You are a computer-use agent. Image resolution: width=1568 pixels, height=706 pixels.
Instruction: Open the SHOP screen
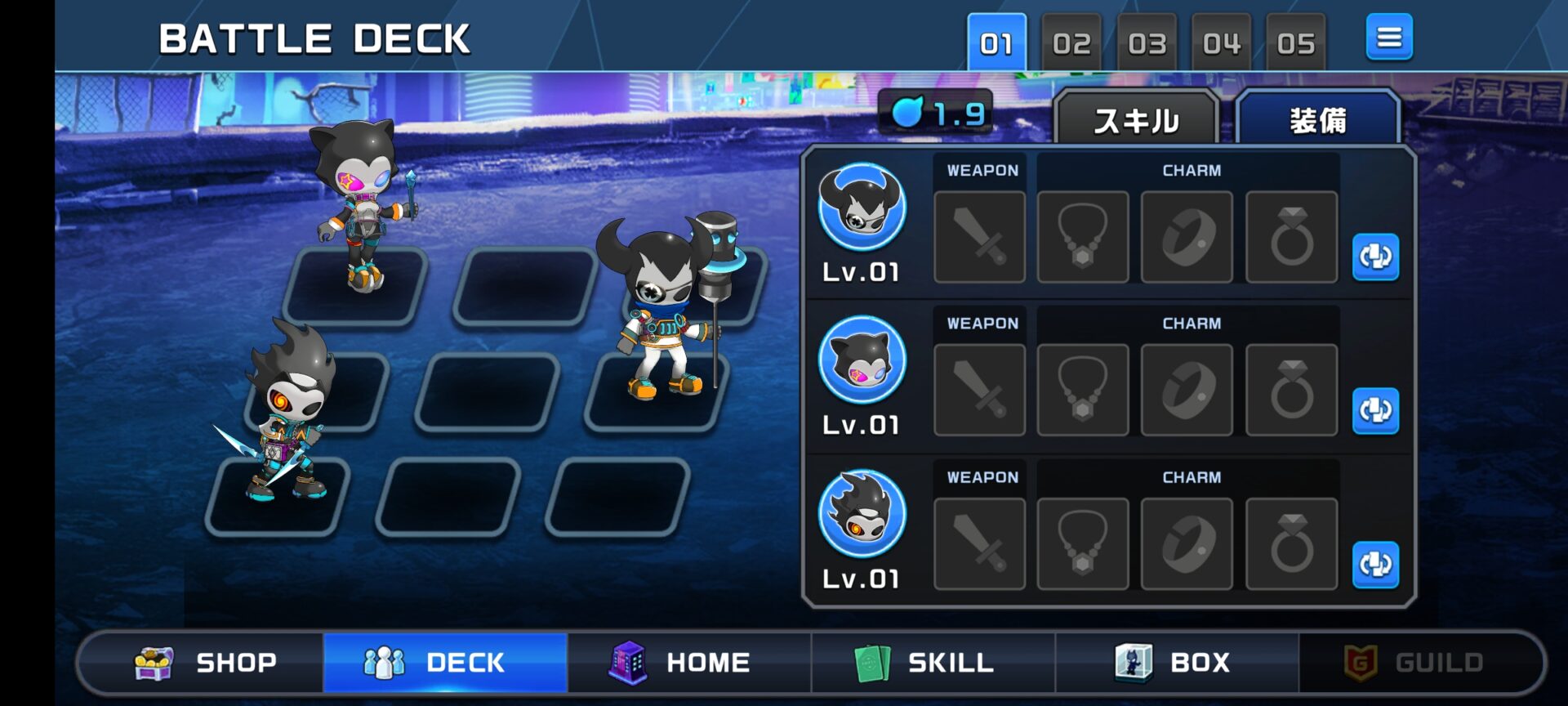click(204, 663)
